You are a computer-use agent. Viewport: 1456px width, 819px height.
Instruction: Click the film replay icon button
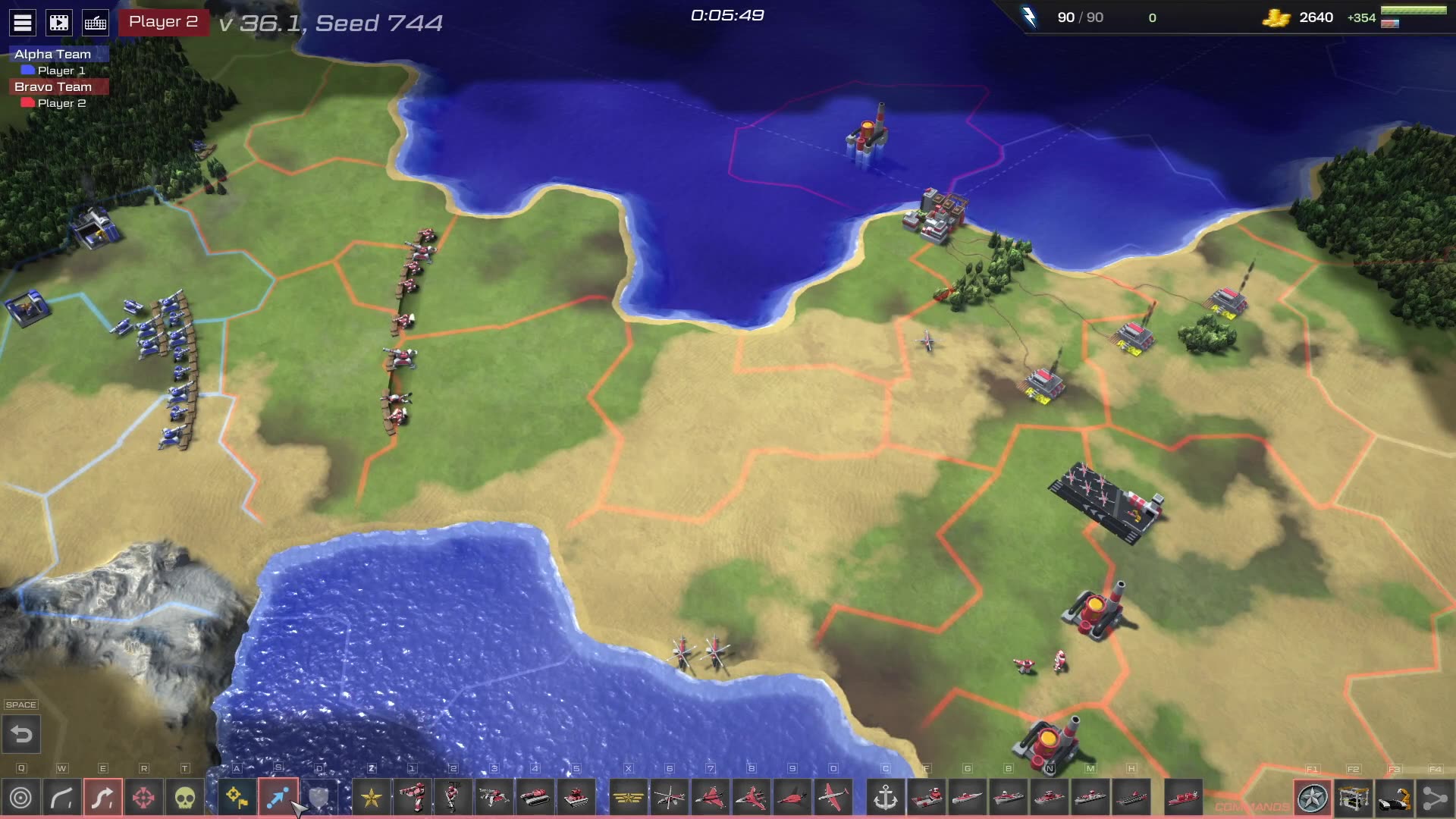[x=59, y=23]
